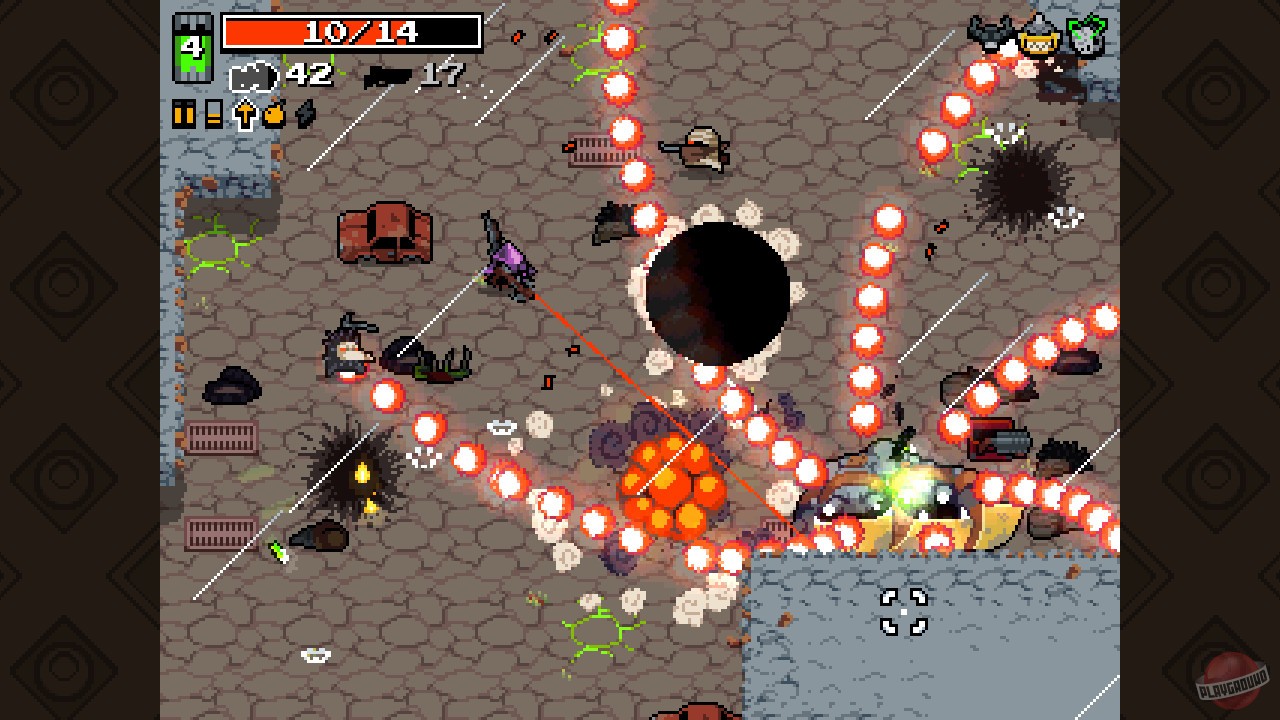Click the black hole at screen center
Viewport: 1280px width, 720px height.
click(x=718, y=288)
